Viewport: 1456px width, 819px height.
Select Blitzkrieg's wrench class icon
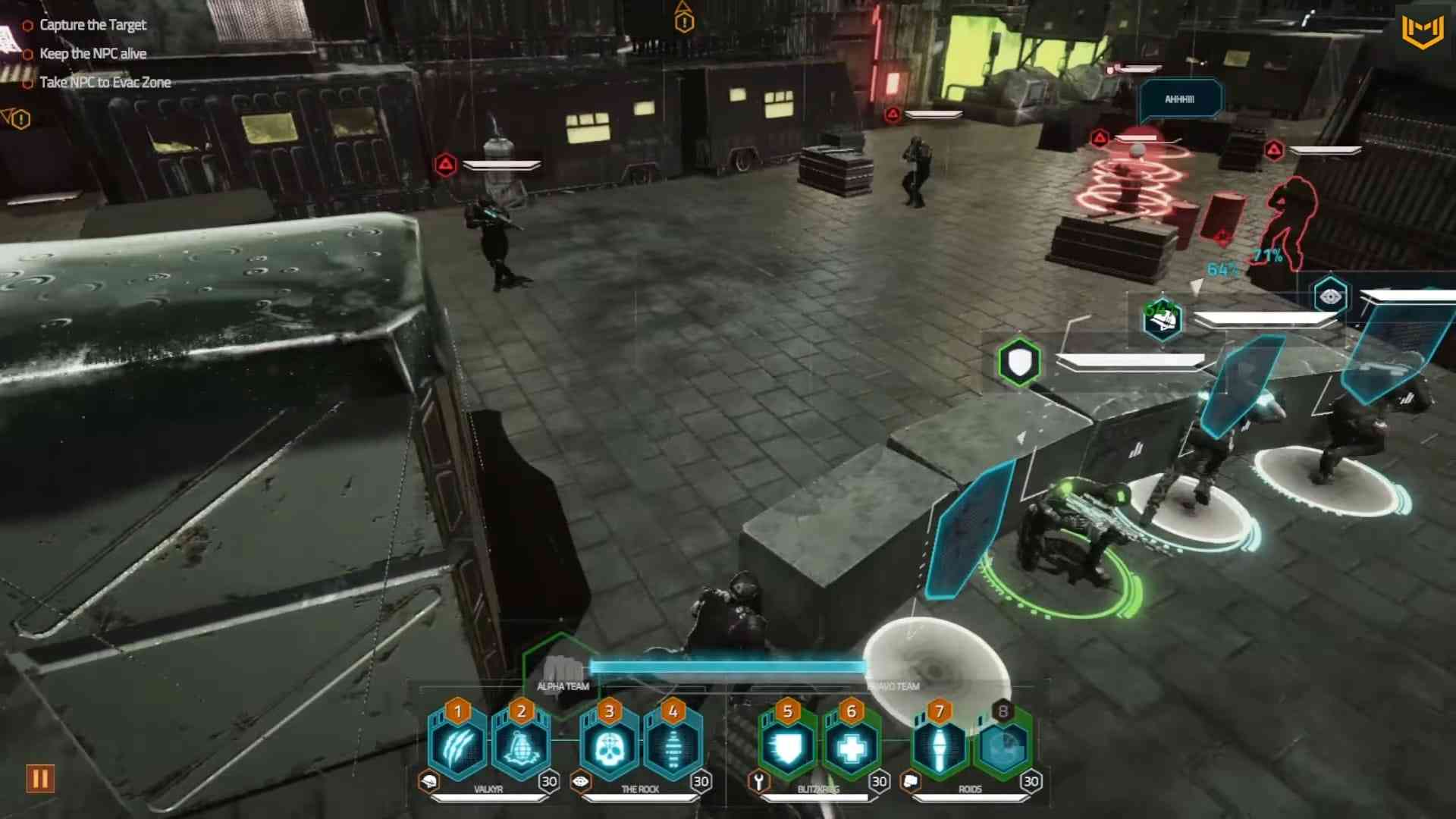(x=758, y=782)
